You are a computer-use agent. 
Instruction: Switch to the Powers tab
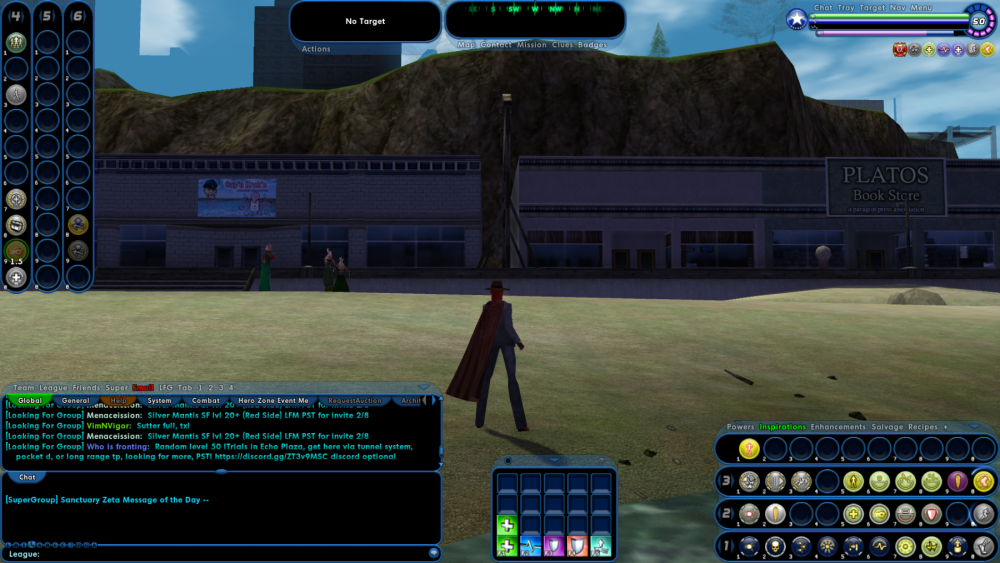740,427
